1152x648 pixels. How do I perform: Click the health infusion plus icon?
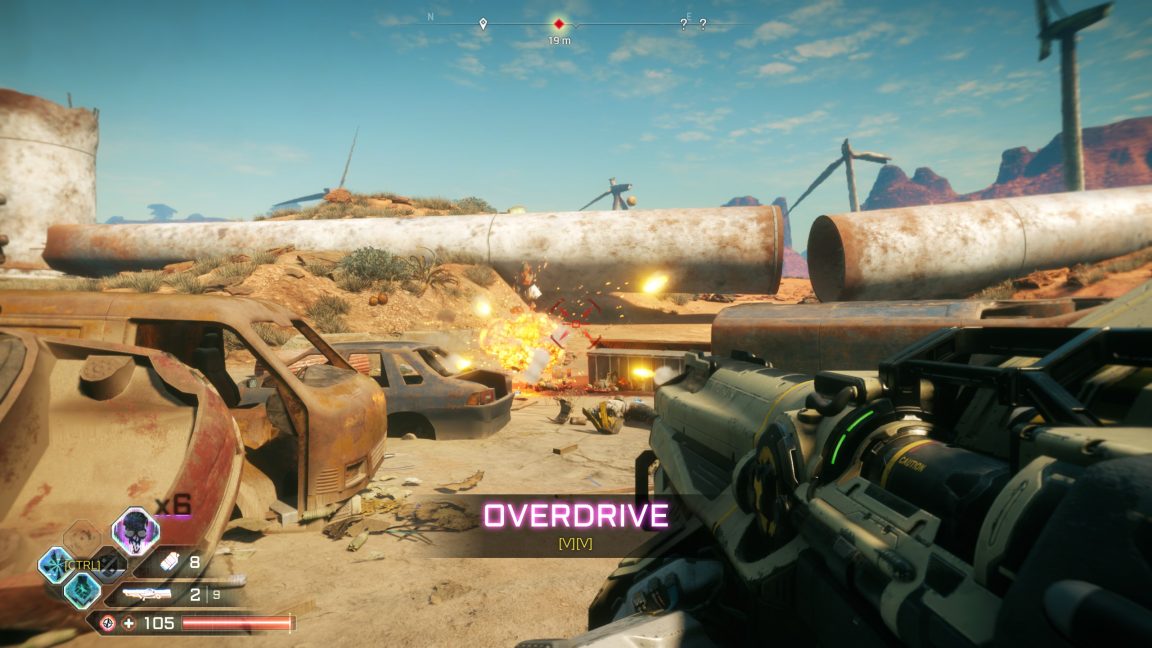click(129, 624)
